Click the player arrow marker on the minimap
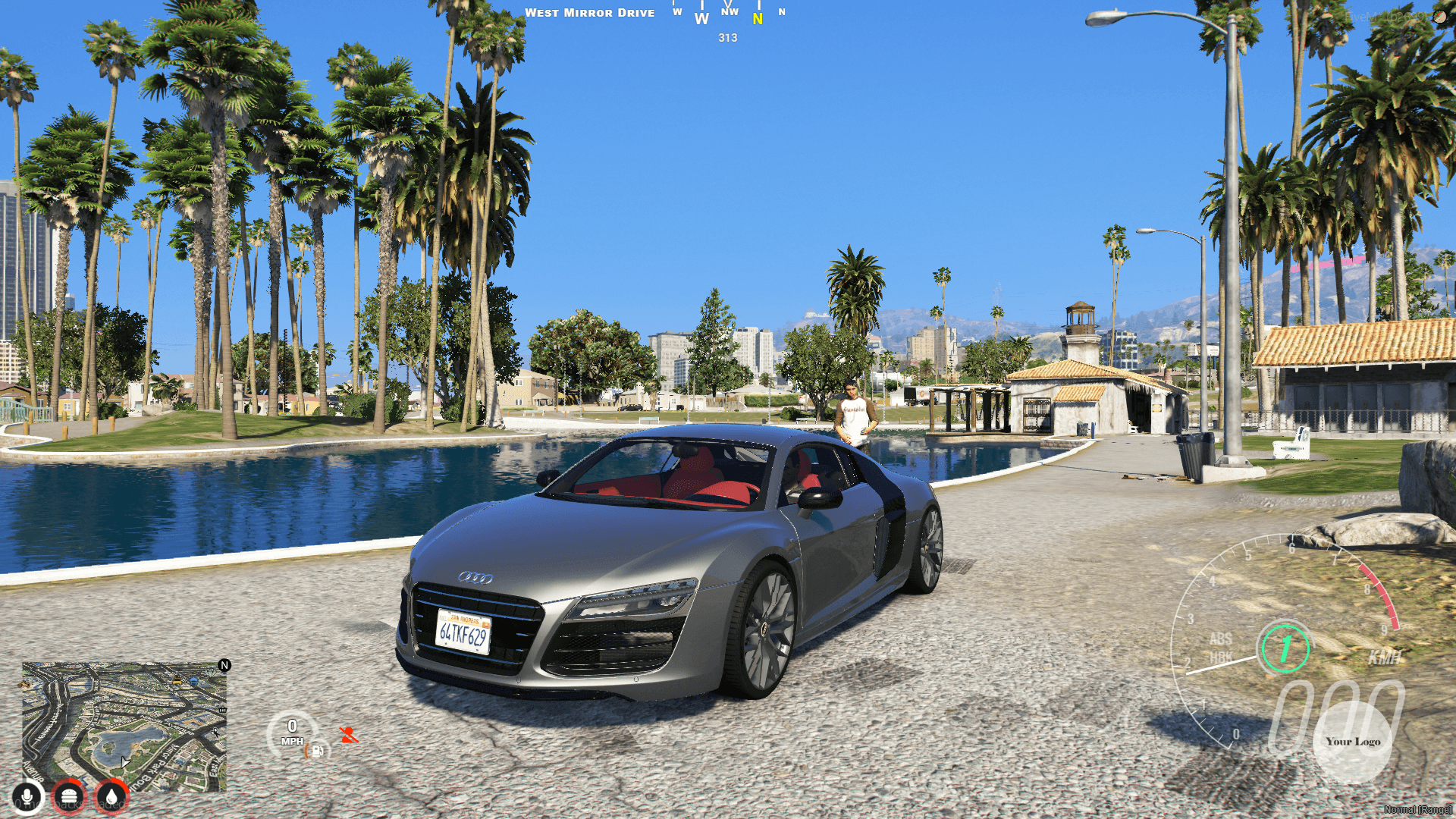Screen dimensions: 1456x819 [x=124, y=761]
